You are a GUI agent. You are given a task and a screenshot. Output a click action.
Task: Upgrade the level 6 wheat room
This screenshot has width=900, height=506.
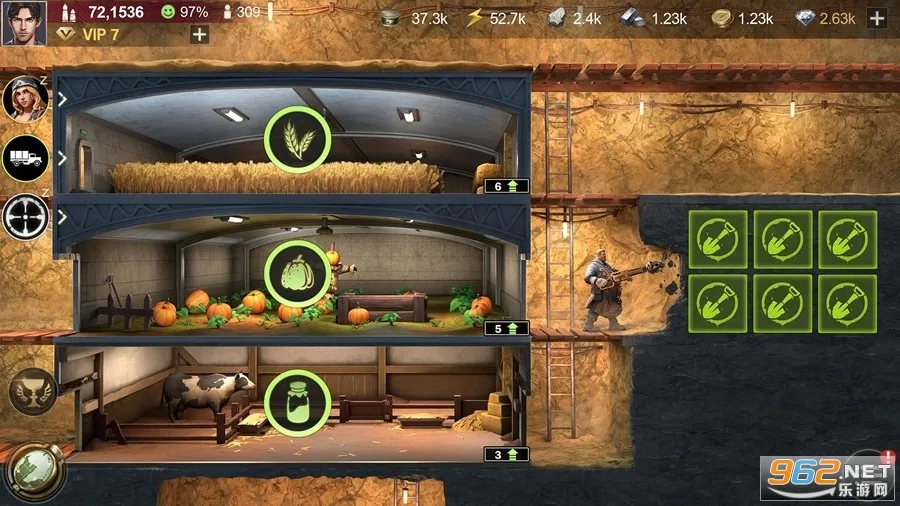pyautogui.click(x=506, y=185)
